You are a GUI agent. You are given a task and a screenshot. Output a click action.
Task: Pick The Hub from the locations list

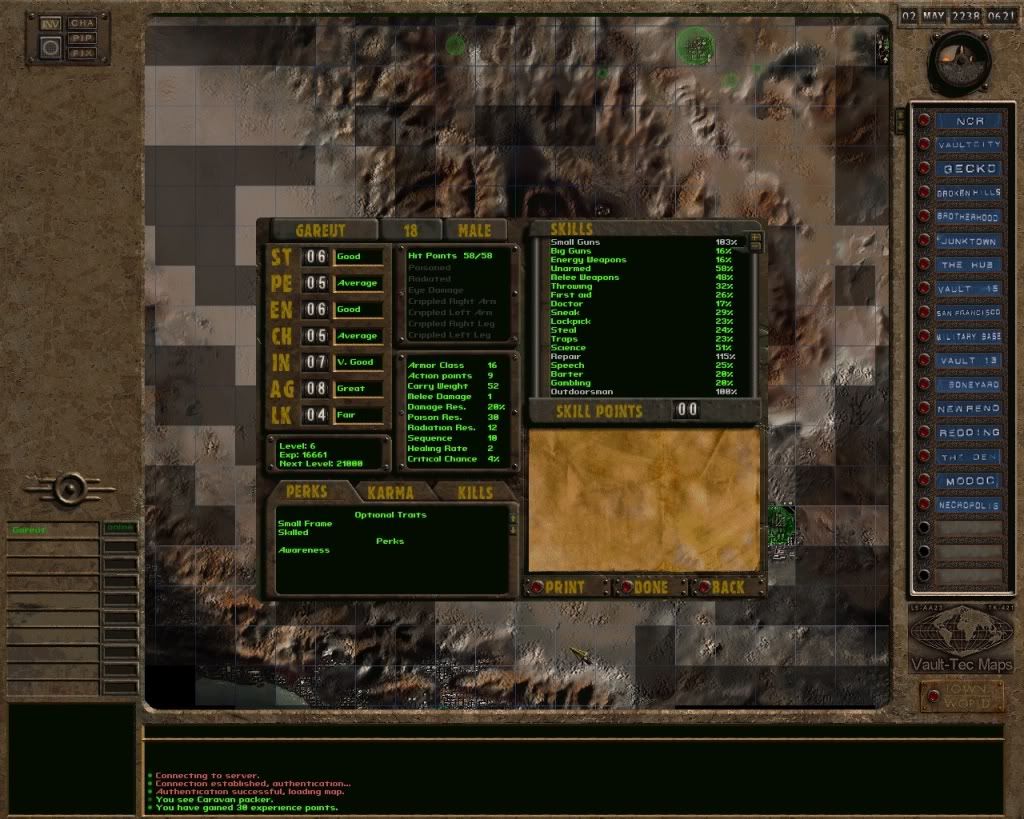pyautogui.click(x=968, y=265)
